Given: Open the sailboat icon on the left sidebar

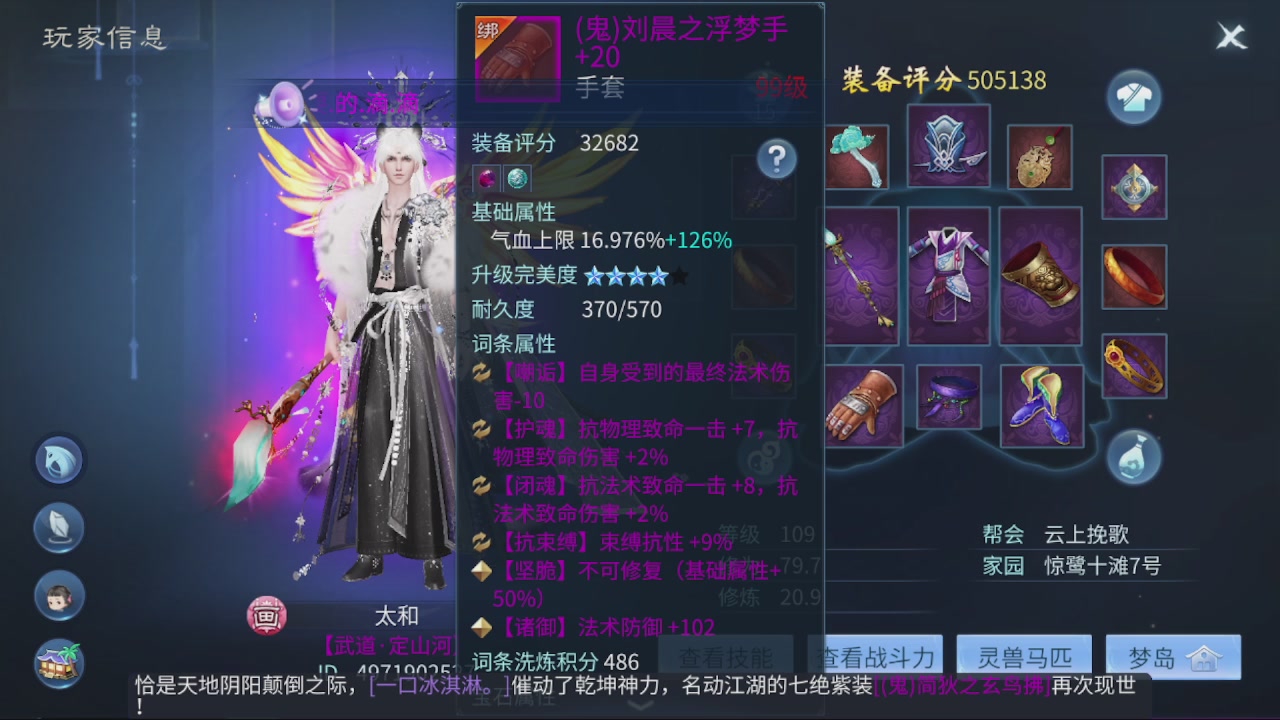Looking at the screenshot, I should [x=58, y=528].
